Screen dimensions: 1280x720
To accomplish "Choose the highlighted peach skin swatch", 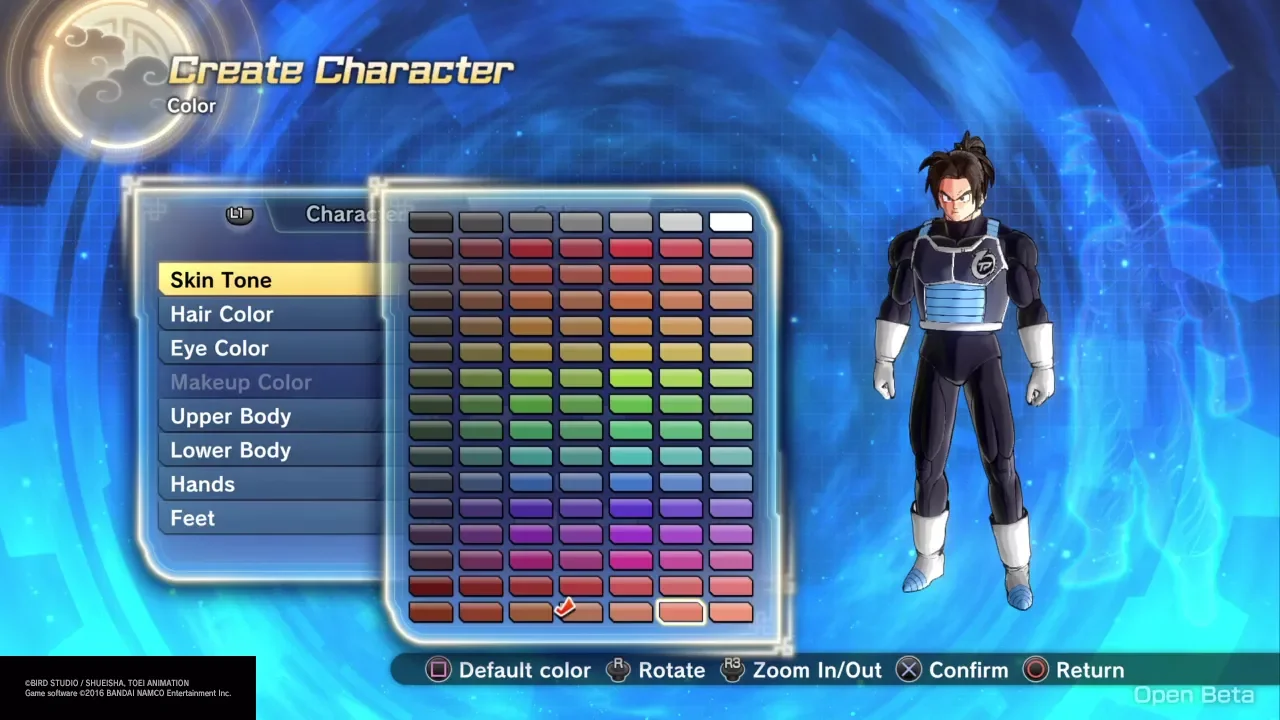I will [681, 612].
